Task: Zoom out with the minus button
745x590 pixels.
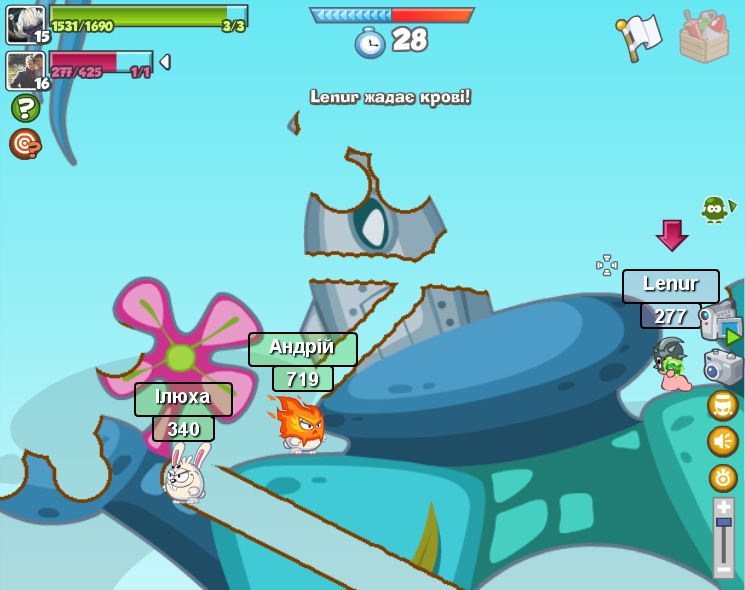Action: [723, 569]
